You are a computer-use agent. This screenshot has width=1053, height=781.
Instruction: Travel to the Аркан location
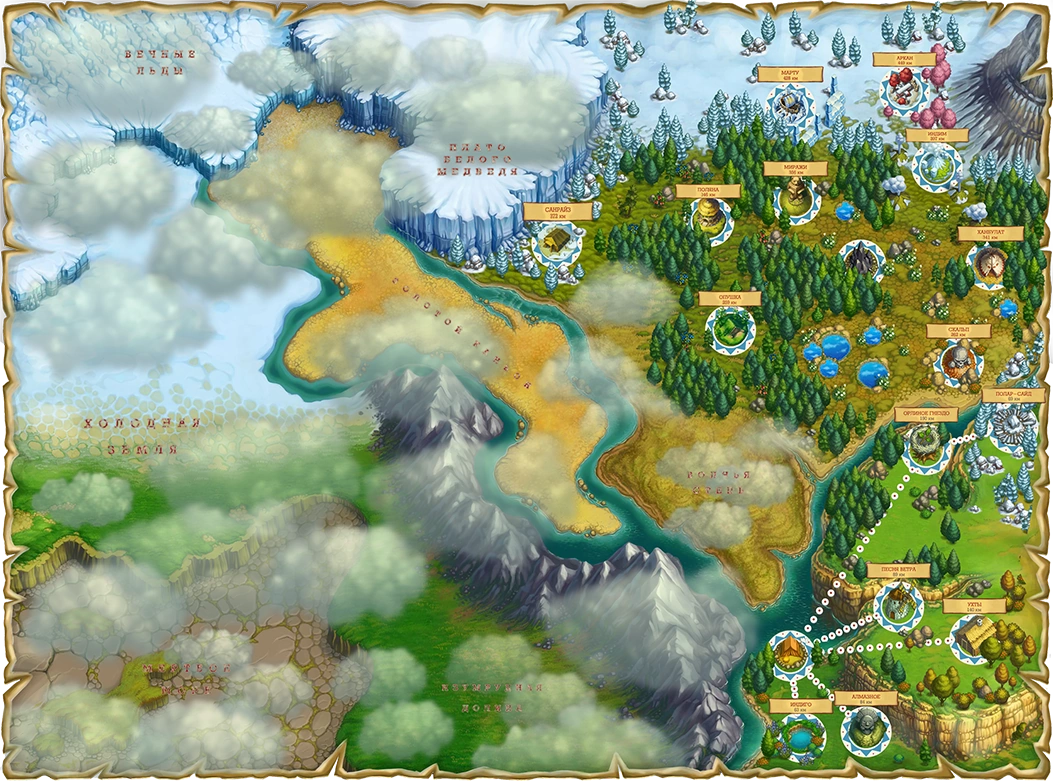[903, 91]
